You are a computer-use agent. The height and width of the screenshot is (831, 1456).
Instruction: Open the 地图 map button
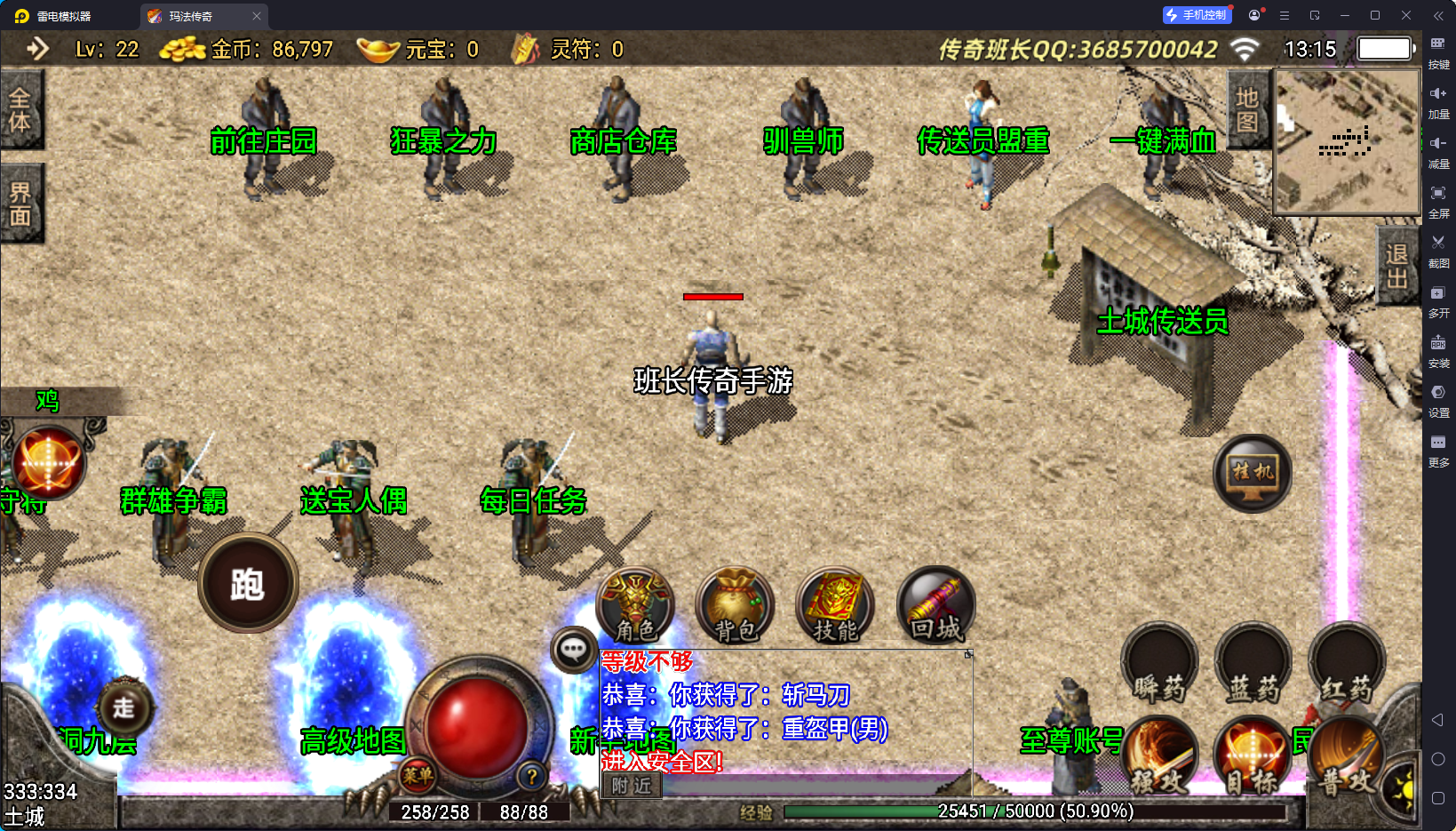(1247, 109)
